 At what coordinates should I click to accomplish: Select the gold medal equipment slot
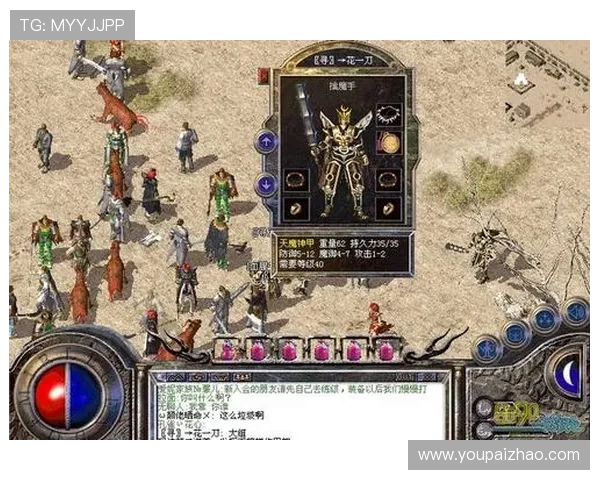point(387,143)
